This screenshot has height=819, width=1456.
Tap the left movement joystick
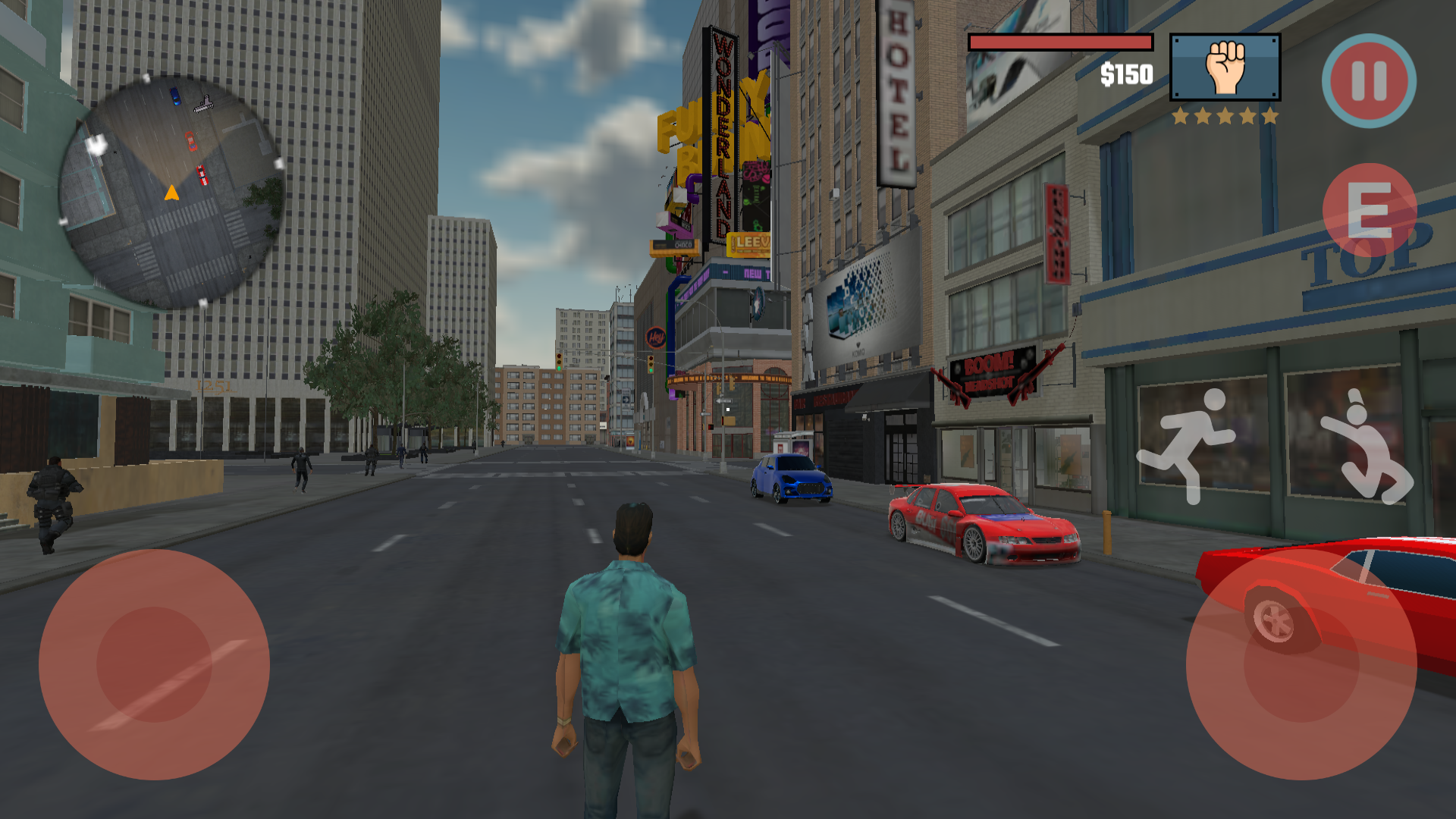(155, 664)
